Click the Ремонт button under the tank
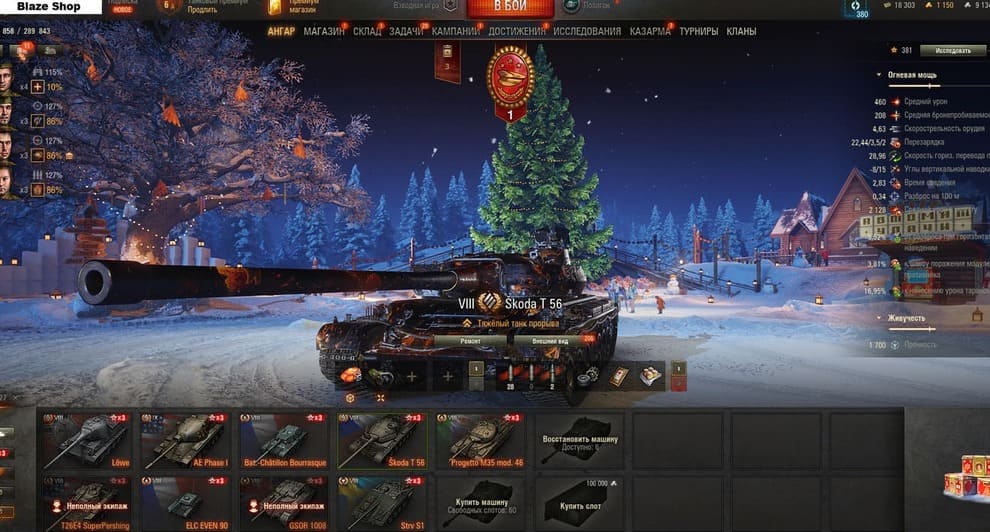990x532 pixels. pos(470,341)
